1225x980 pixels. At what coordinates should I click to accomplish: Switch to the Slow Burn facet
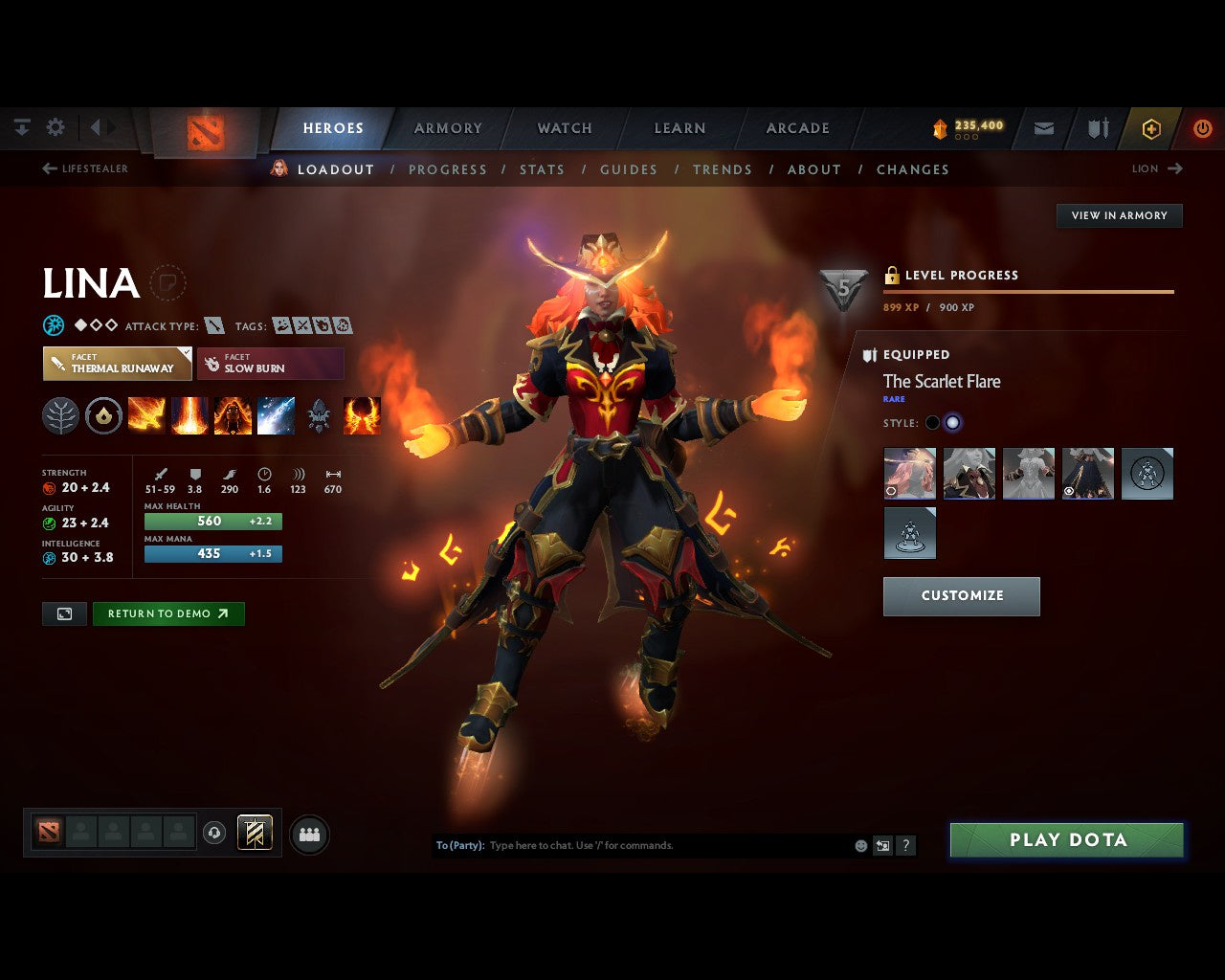click(270, 364)
